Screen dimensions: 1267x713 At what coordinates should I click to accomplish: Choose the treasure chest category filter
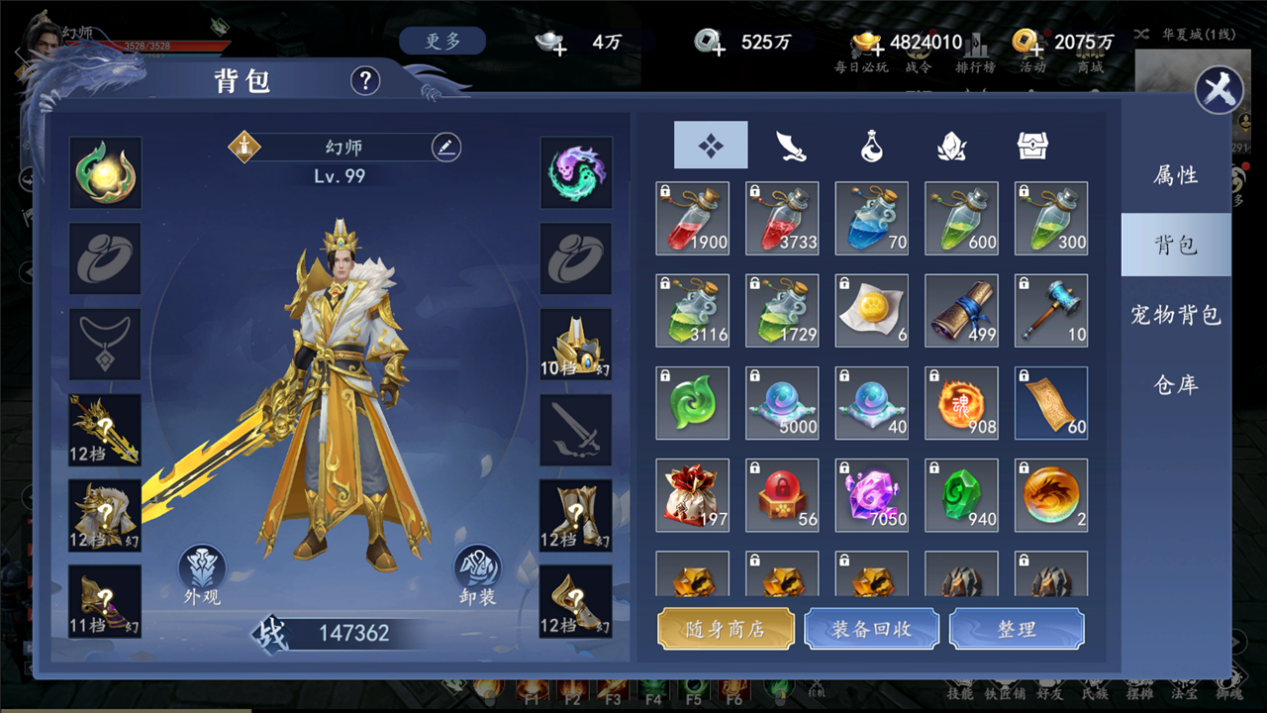tap(1032, 146)
